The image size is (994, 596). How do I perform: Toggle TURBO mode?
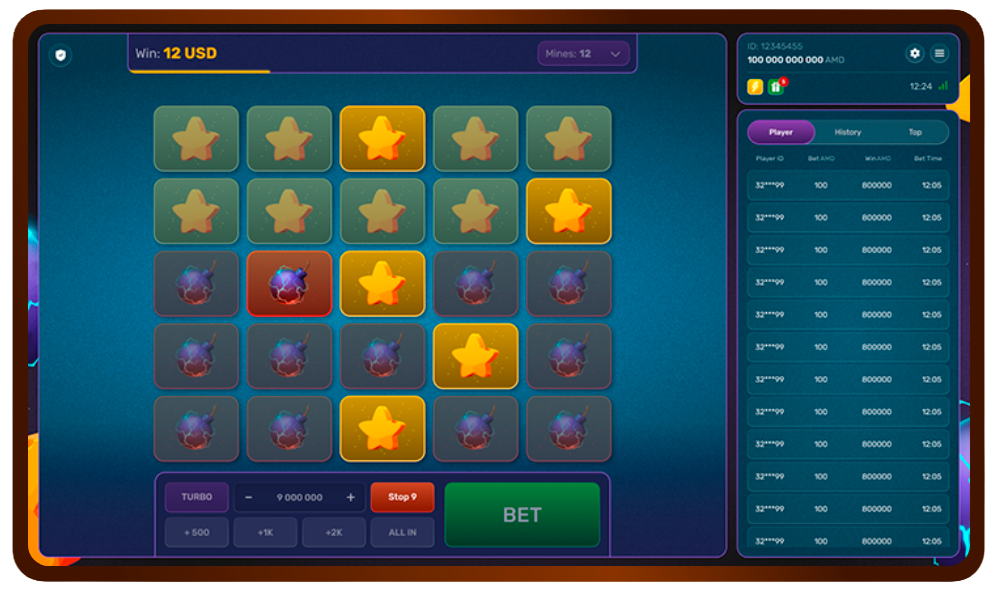[196, 497]
